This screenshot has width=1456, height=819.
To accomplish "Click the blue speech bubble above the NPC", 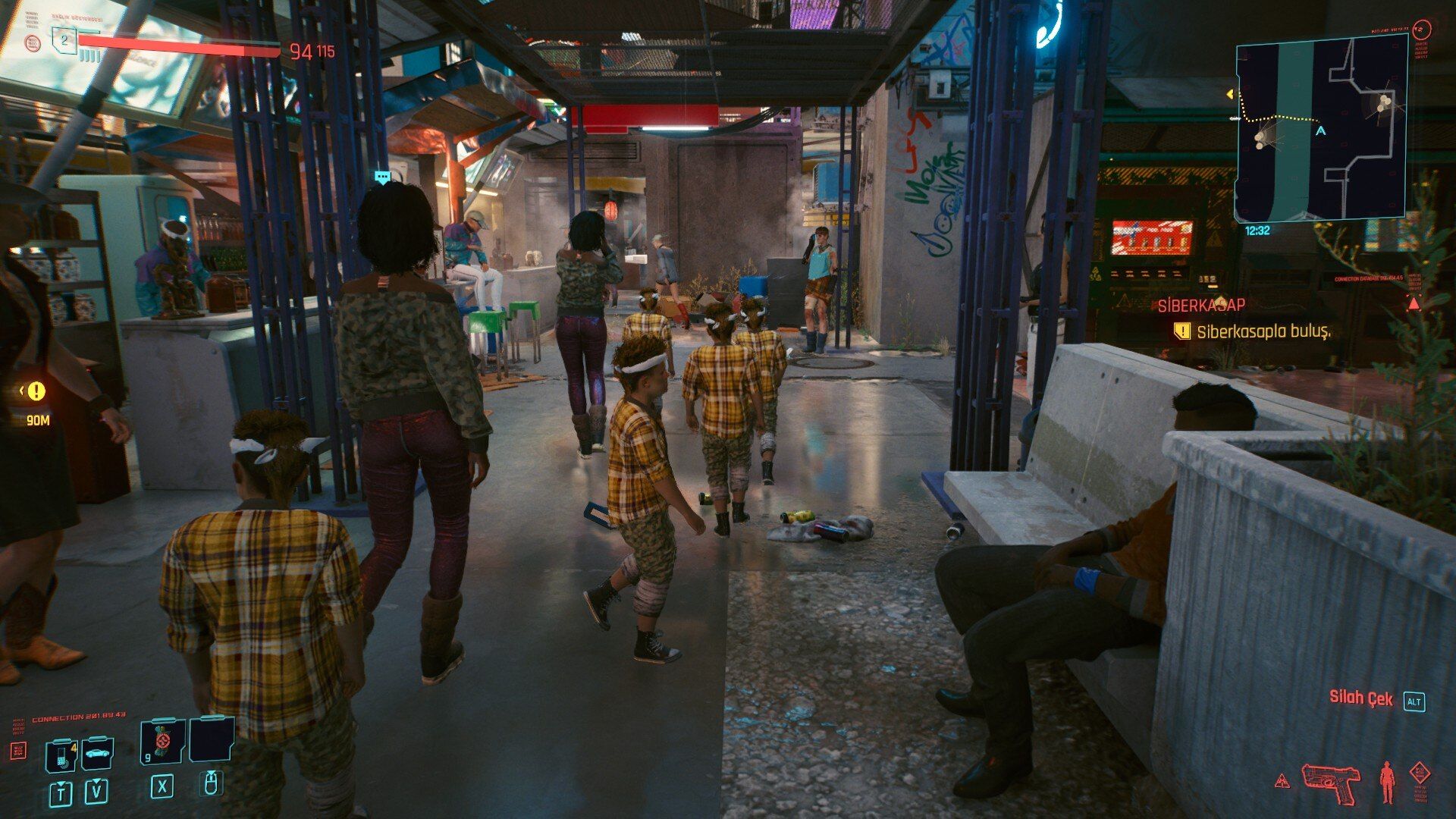I will [382, 178].
